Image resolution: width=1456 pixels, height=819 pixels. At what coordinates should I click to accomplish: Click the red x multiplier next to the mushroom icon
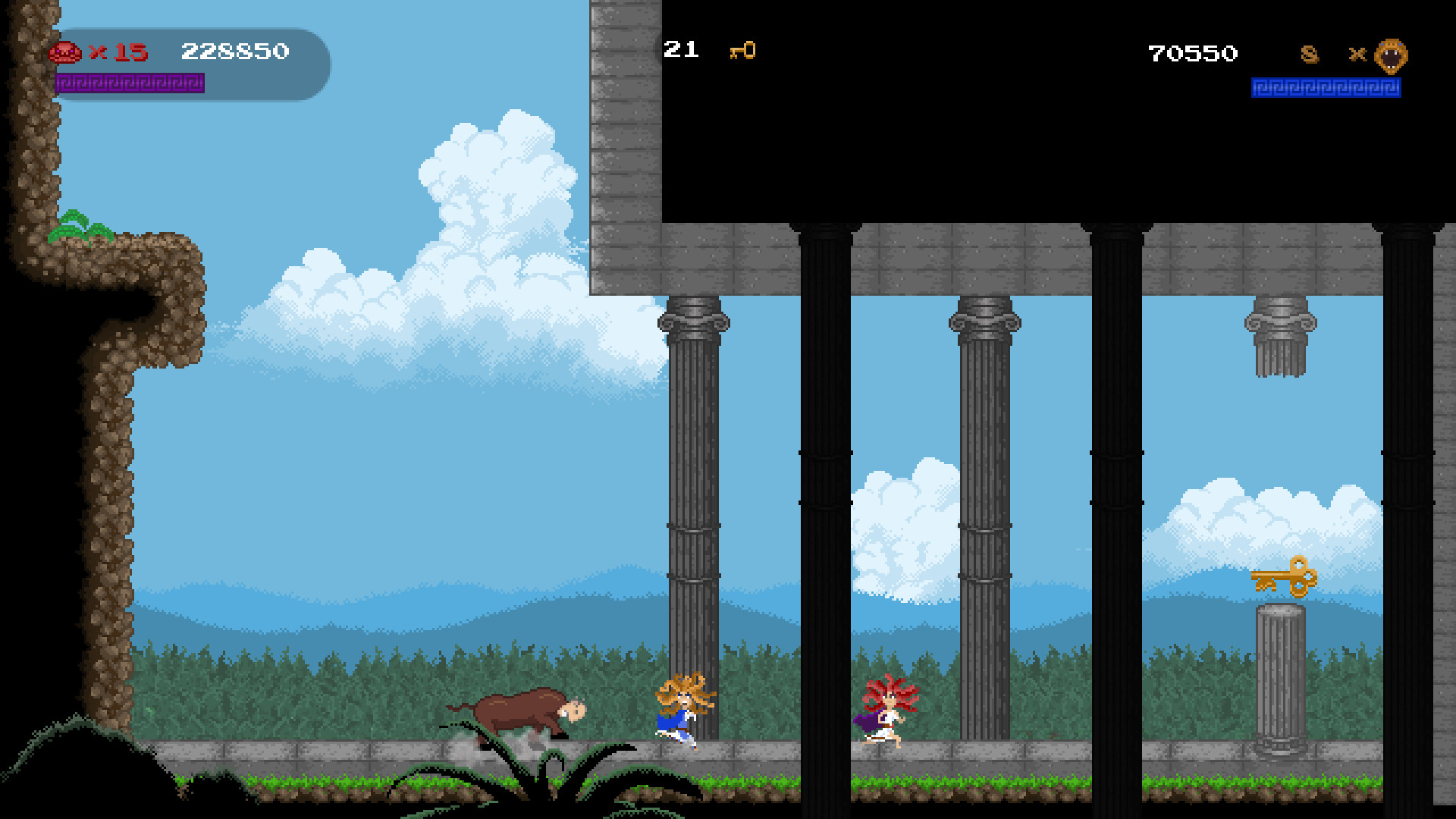[x=99, y=53]
